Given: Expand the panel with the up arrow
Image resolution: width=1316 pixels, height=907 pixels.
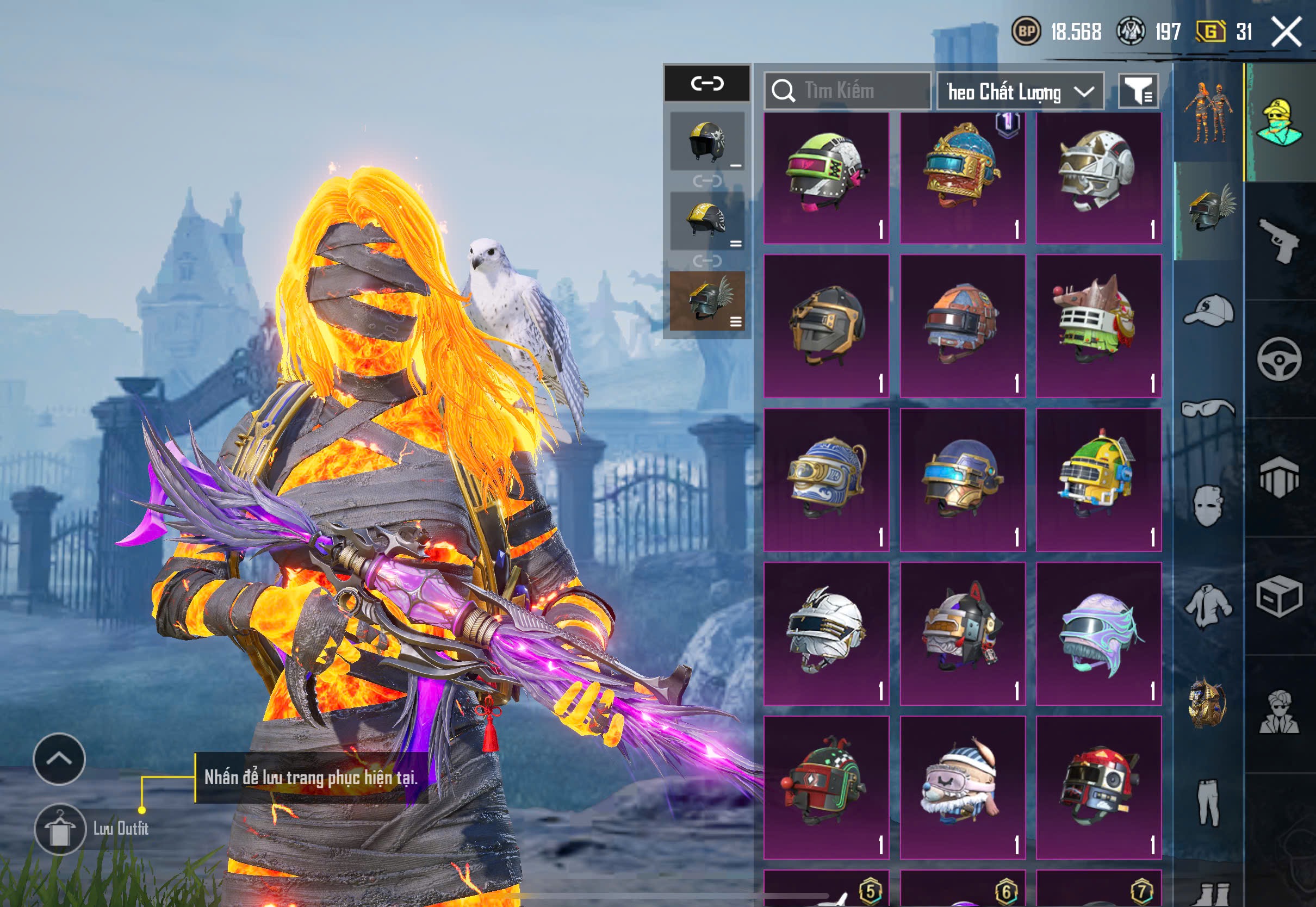Looking at the screenshot, I should [59, 759].
